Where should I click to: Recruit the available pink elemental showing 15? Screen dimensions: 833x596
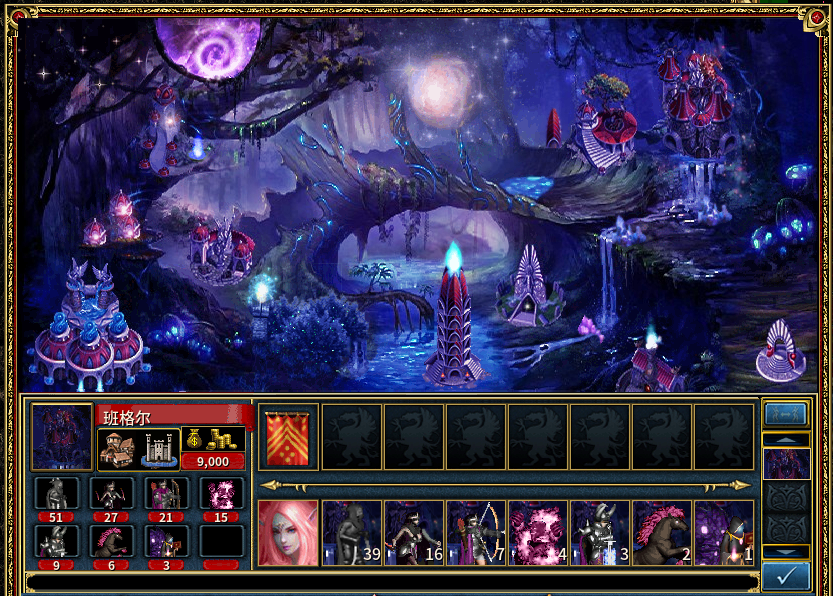(x=221, y=495)
